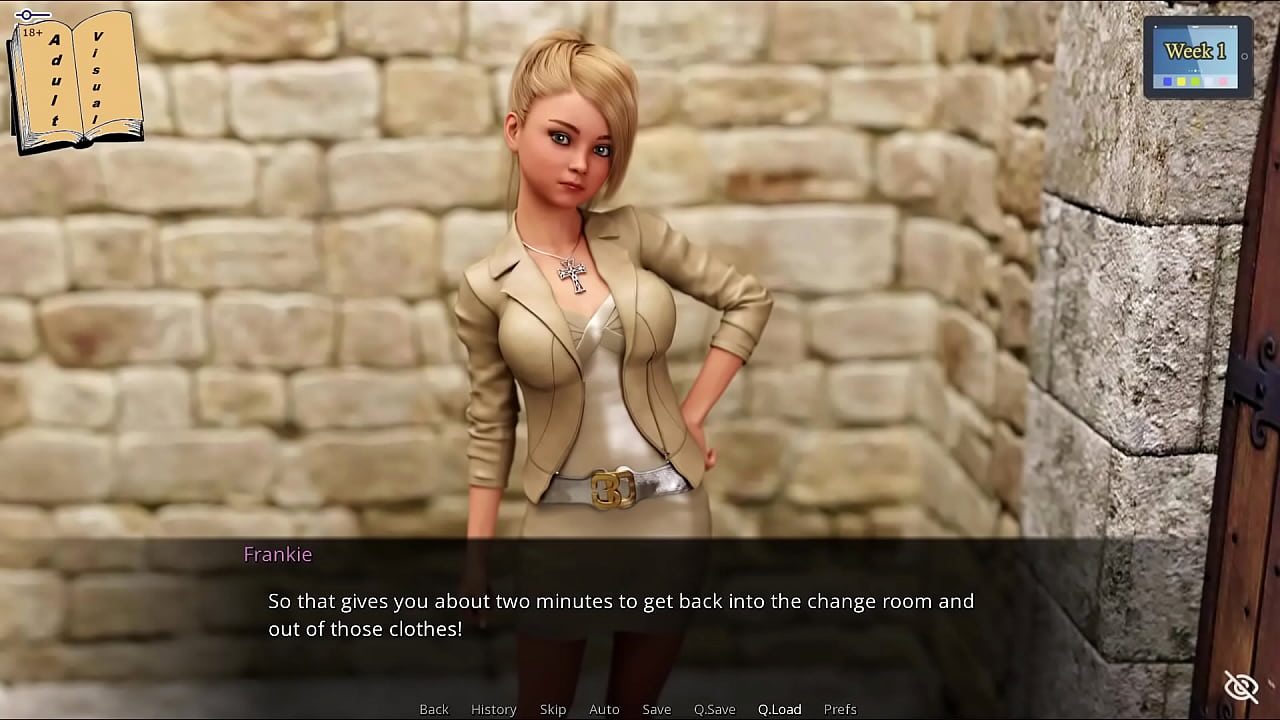Screen dimensions: 1280x720
Task: Quick save with Q.Save
Action: pos(714,709)
